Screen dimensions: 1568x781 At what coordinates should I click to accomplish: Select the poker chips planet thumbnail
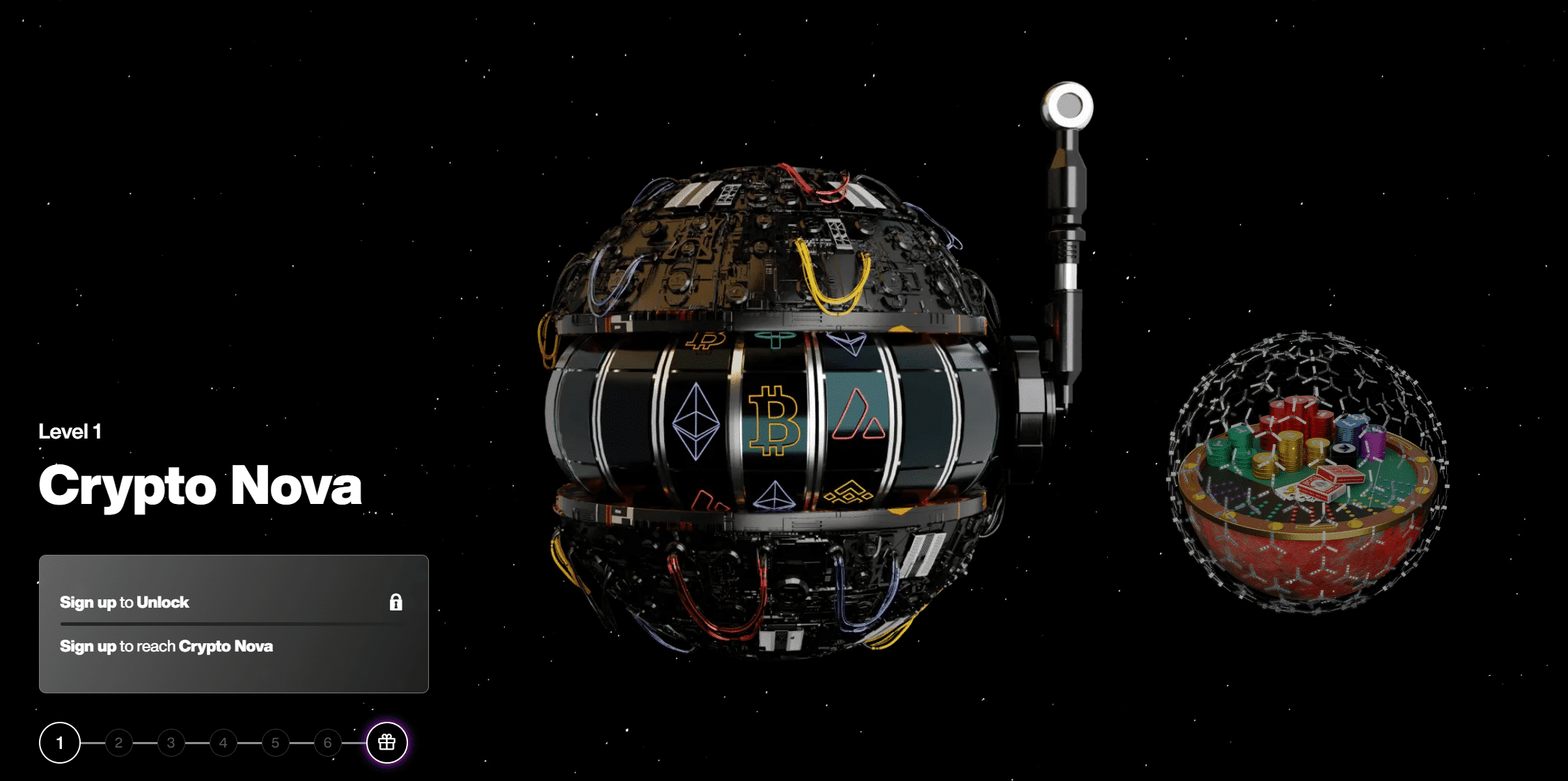(x=1308, y=472)
